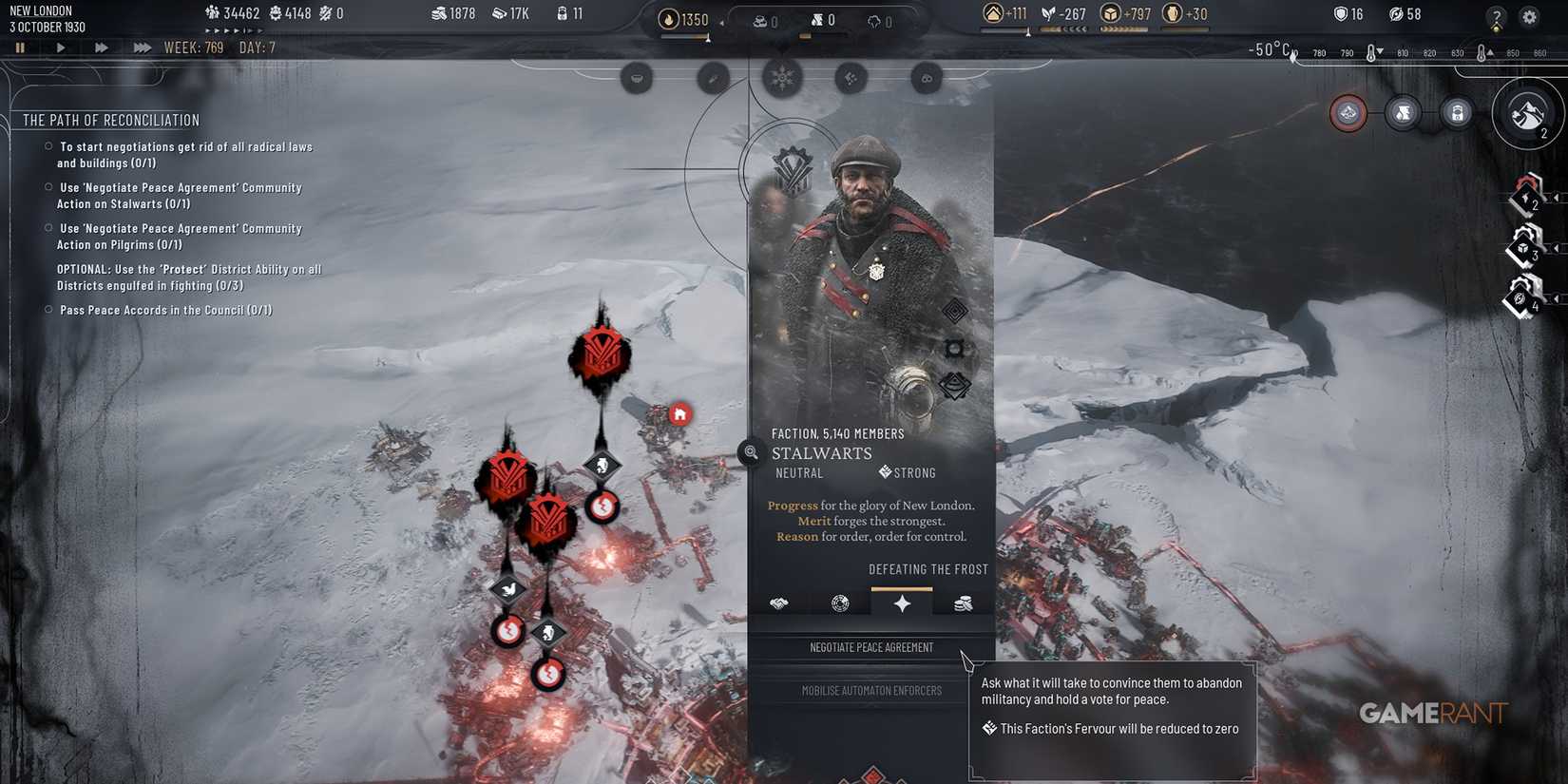The height and width of the screenshot is (784, 1568).
Task: Open the Frostland map via the mountain icon
Action: [1526, 114]
